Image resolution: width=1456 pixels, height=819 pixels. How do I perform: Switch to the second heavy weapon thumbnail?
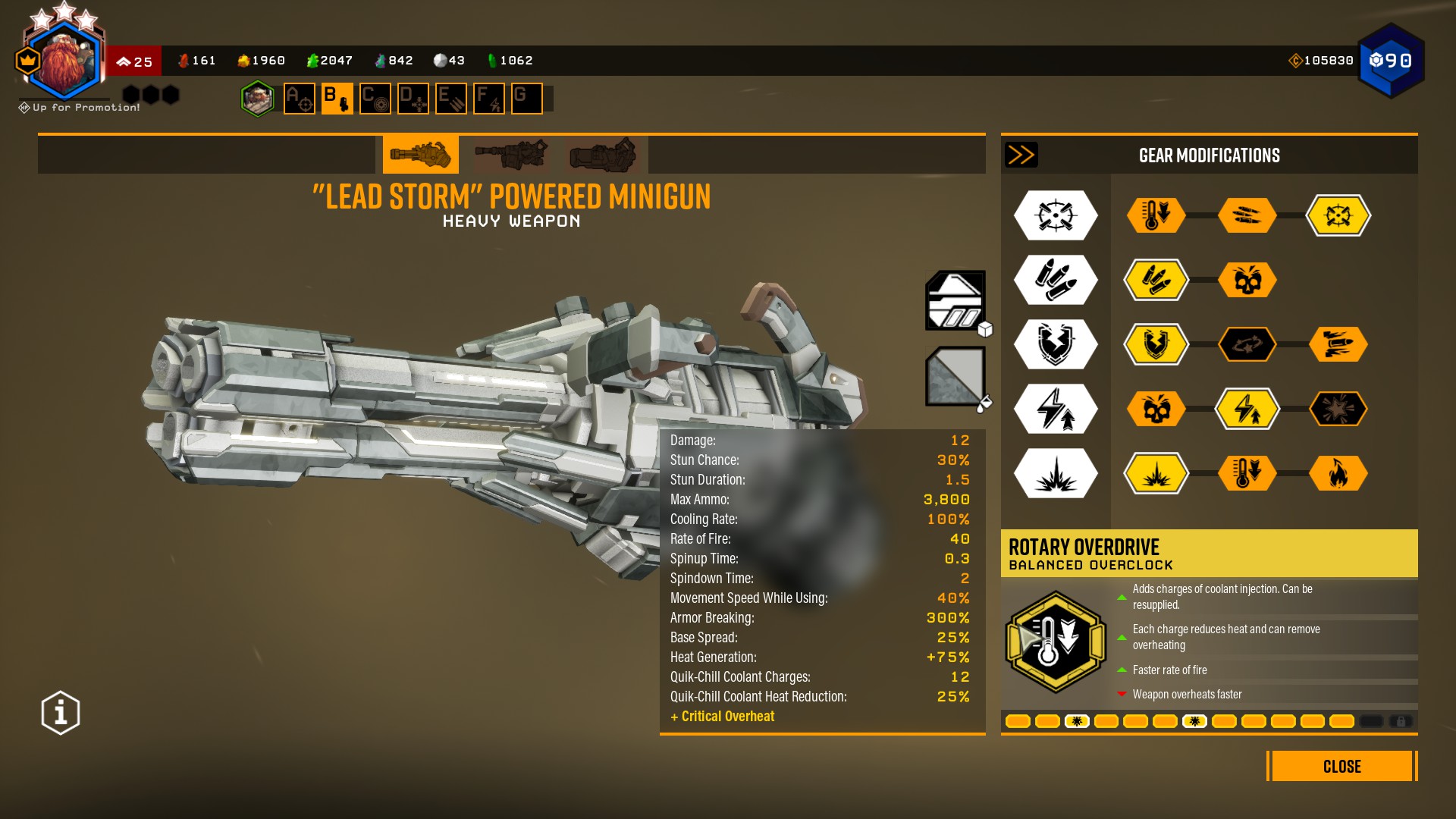click(511, 155)
